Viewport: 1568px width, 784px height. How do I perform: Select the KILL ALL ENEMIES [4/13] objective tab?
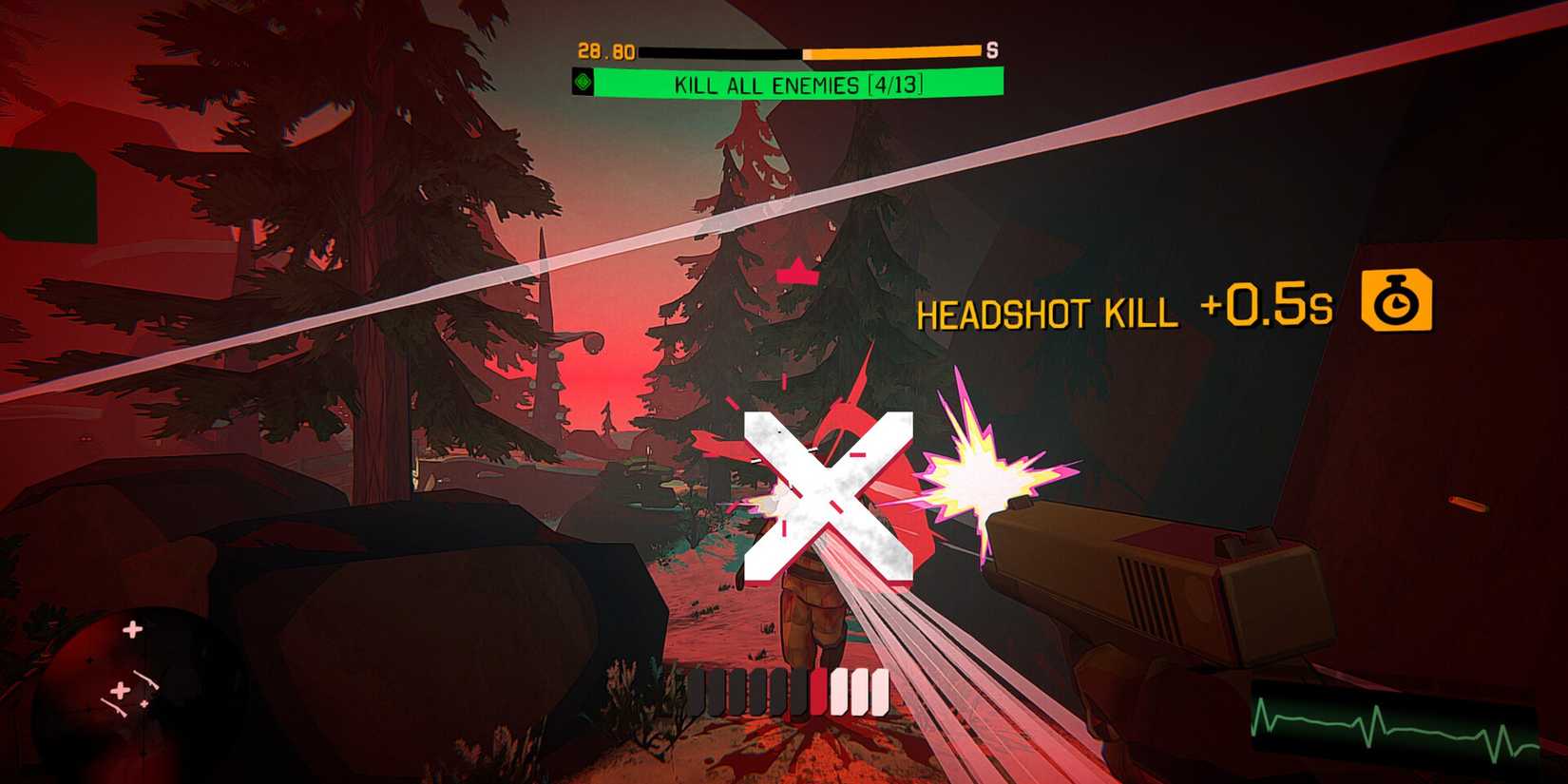pos(798,86)
